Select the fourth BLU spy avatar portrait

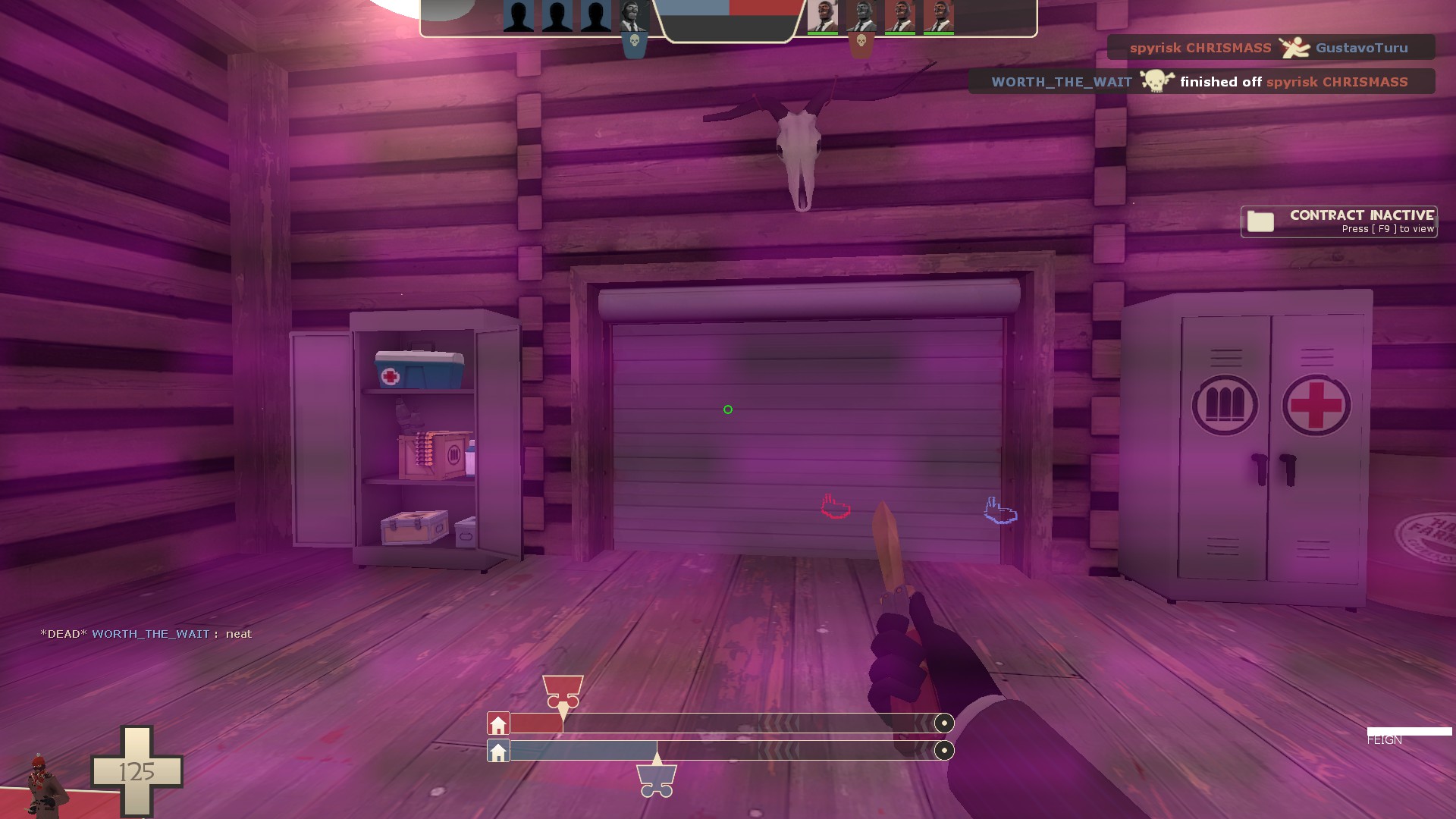[635, 15]
